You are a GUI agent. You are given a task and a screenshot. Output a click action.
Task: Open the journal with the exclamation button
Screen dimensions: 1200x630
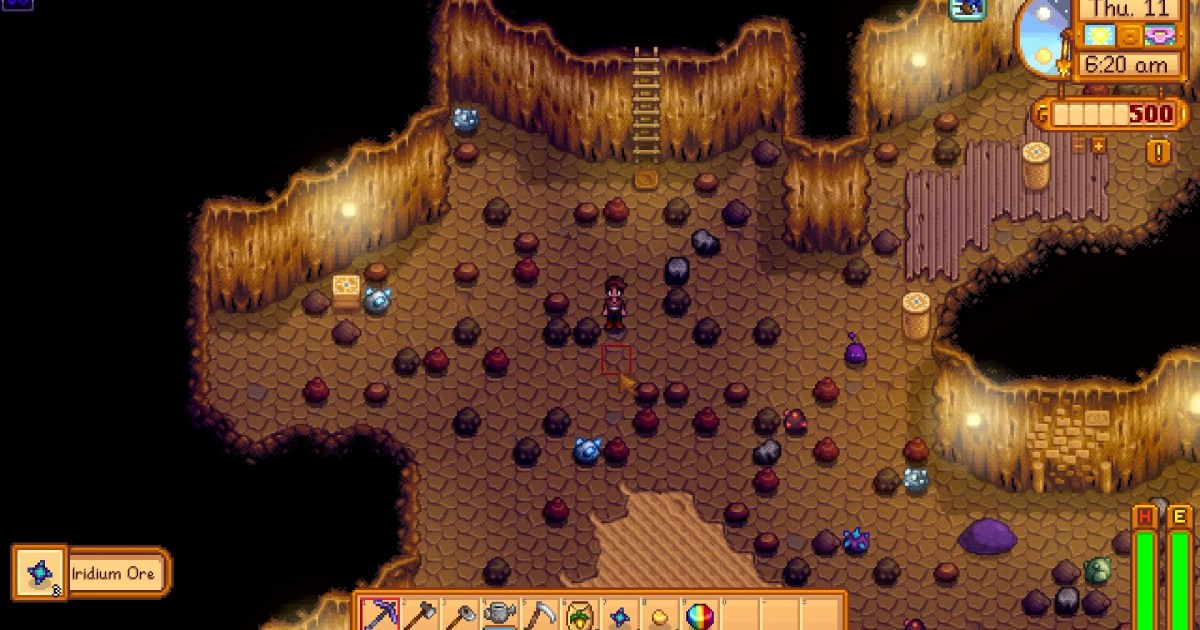[1160, 152]
